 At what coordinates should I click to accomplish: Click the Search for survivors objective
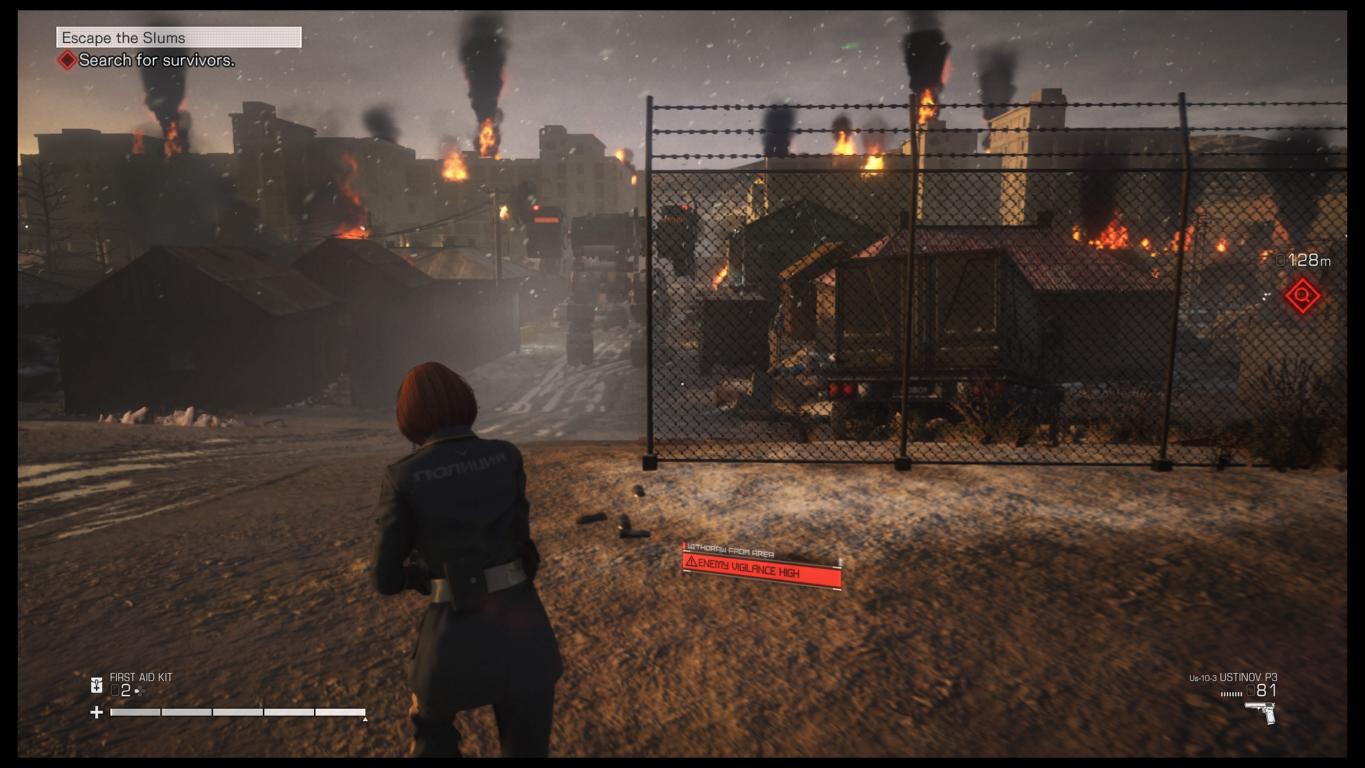pos(156,61)
